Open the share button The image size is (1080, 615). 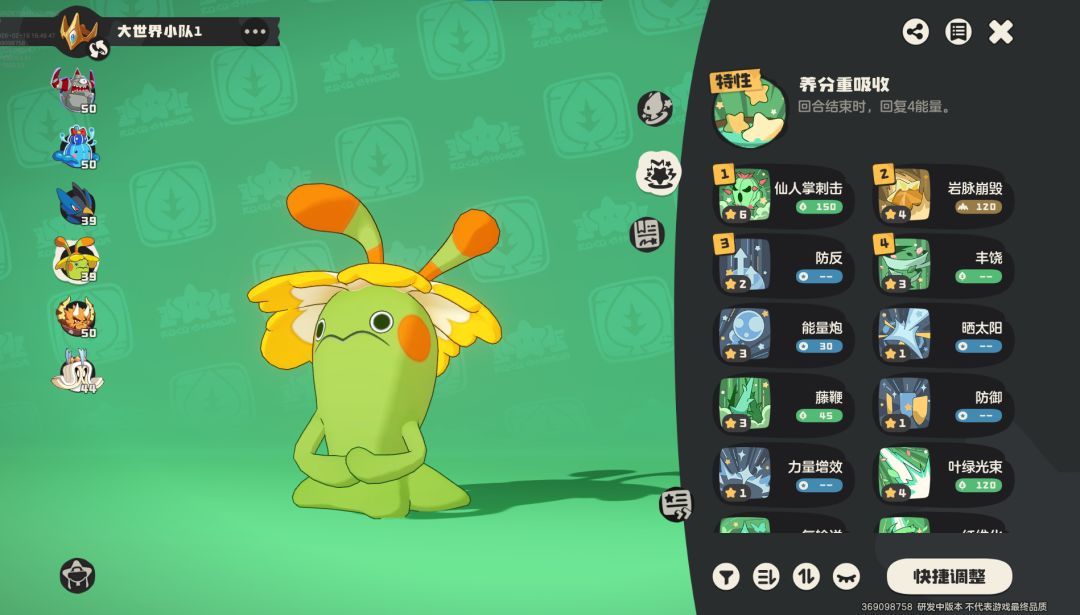pos(915,32)
